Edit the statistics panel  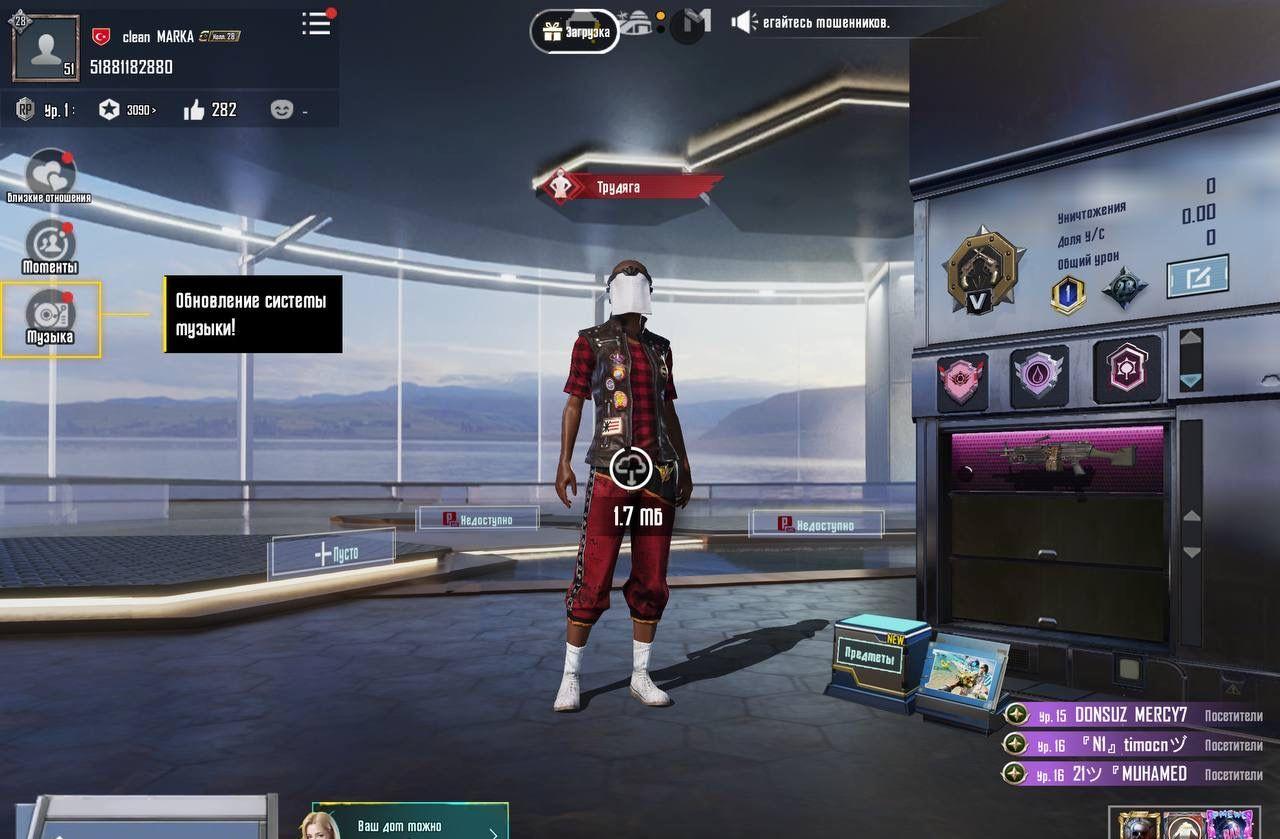click(x=1197, y=277)
